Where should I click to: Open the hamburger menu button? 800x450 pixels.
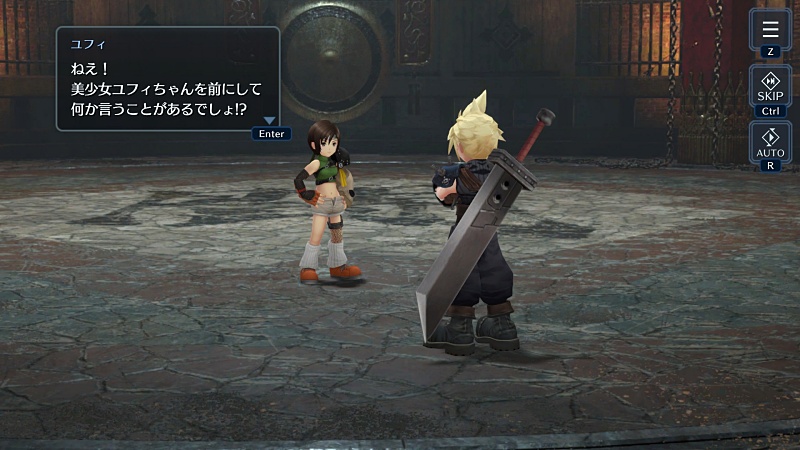point(770,30)
